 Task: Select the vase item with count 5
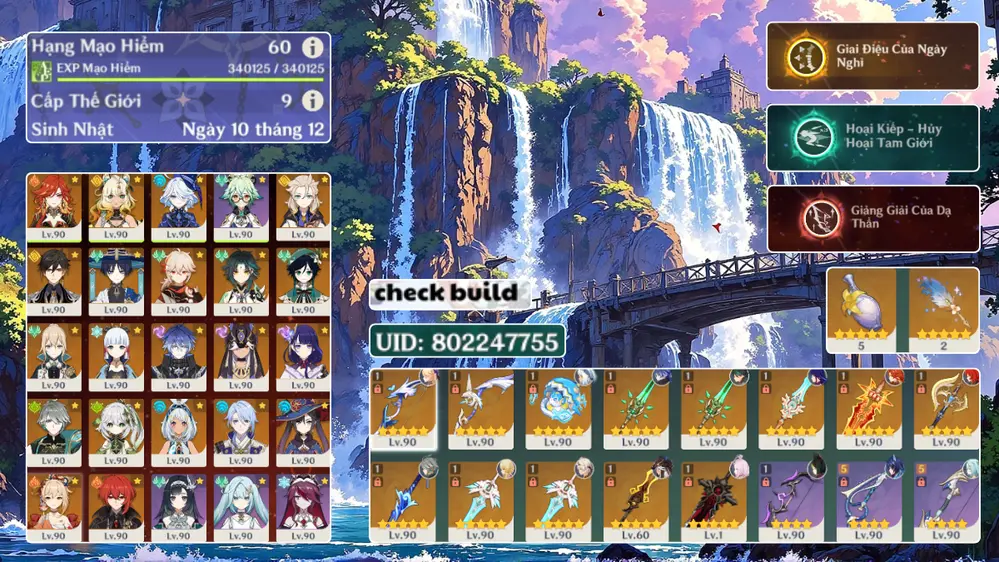tap(861, 309)
